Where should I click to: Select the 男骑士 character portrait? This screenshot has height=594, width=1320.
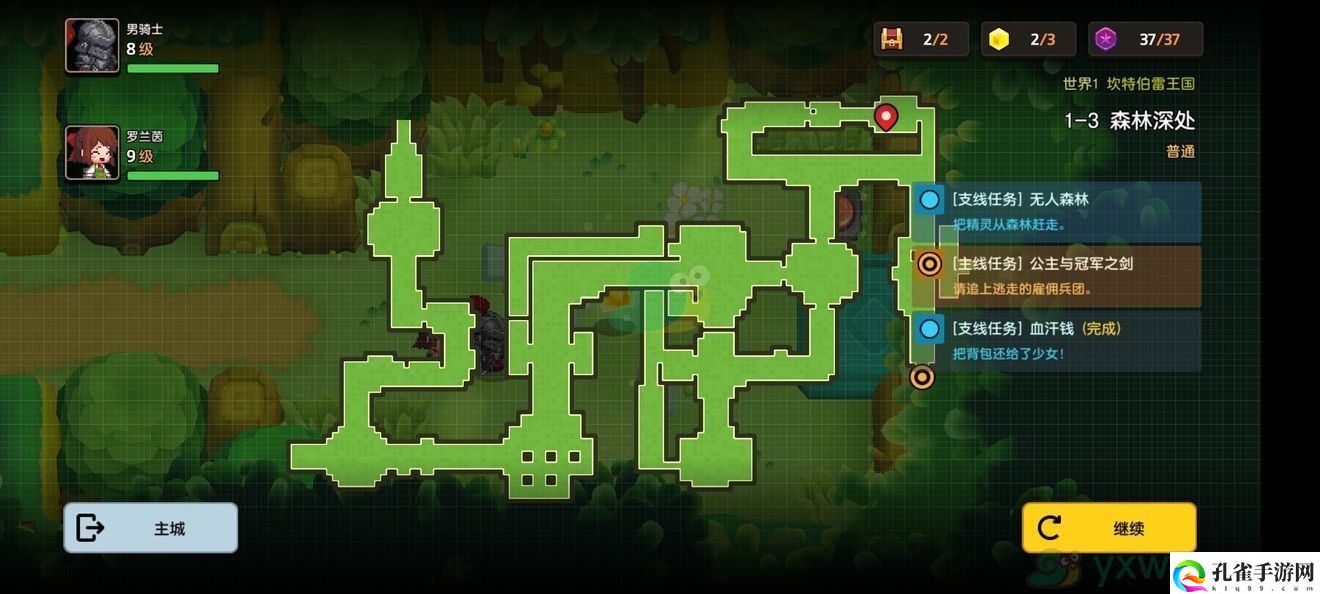point(92,46)
